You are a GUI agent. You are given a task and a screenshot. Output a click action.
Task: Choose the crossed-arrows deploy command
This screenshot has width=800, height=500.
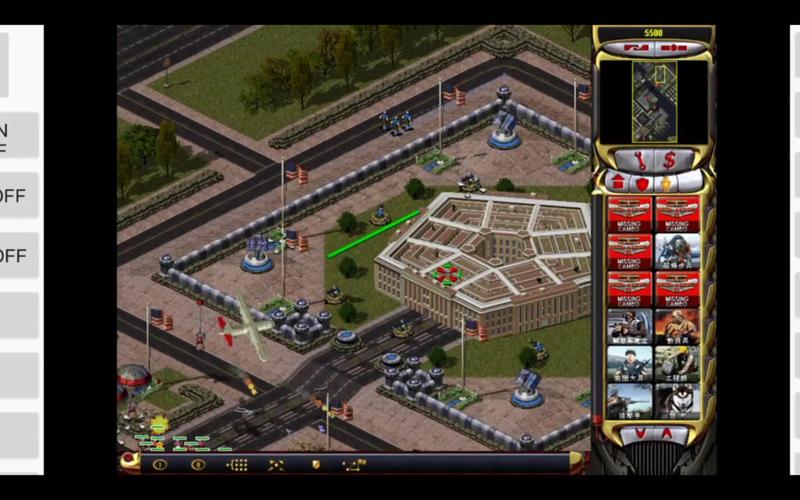pyautogui.click(x=276, y=464)
